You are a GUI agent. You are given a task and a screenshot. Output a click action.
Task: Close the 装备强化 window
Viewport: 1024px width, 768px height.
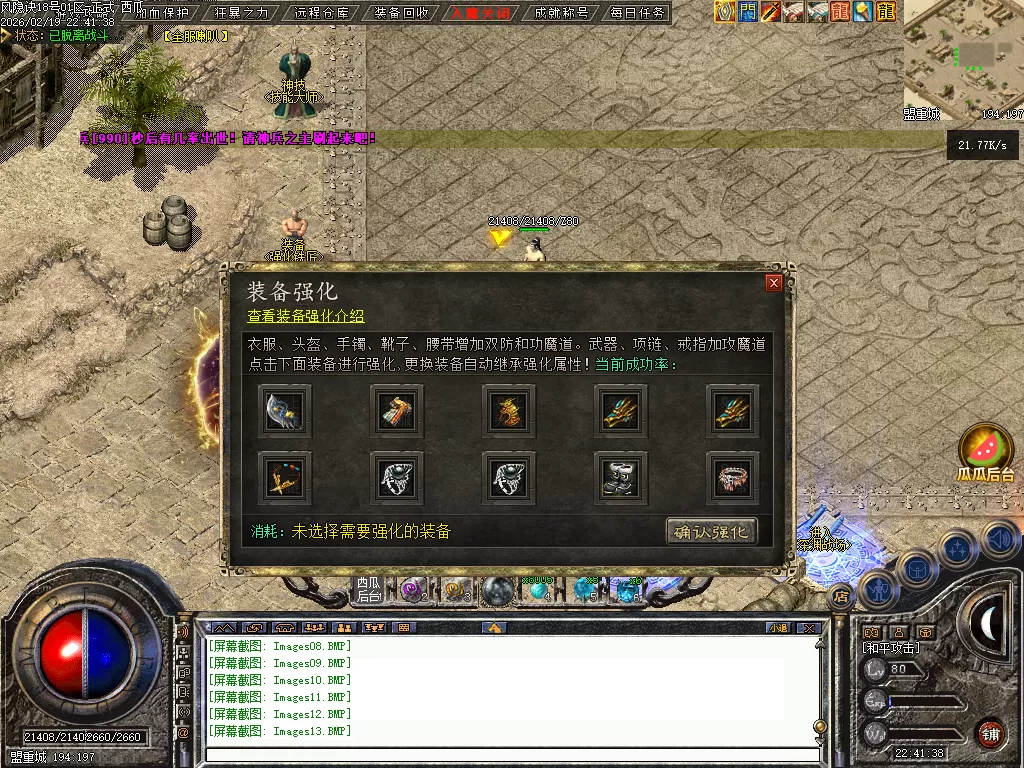click(x=773, y=283)
